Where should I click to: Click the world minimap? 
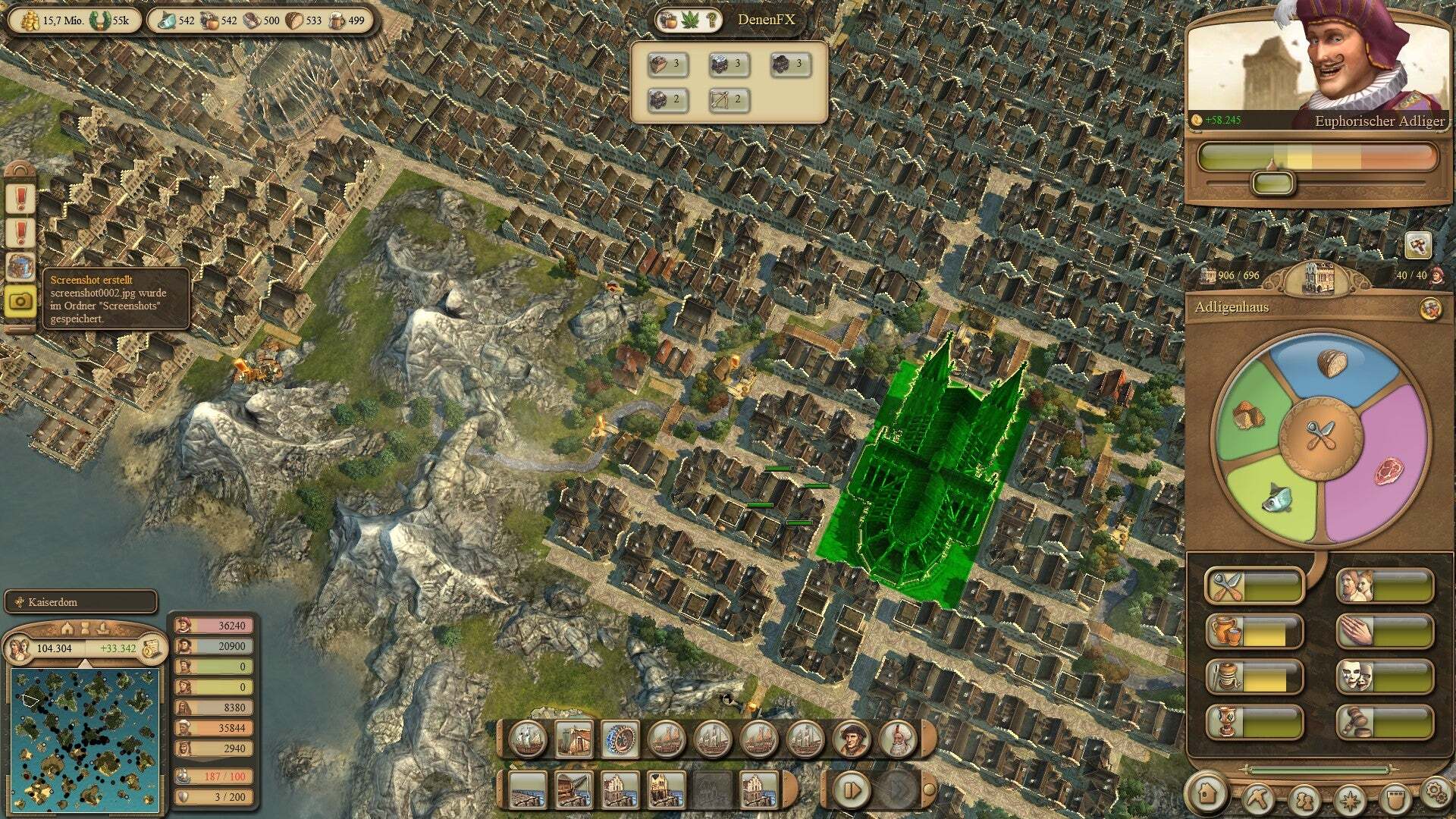pos(85,737)
